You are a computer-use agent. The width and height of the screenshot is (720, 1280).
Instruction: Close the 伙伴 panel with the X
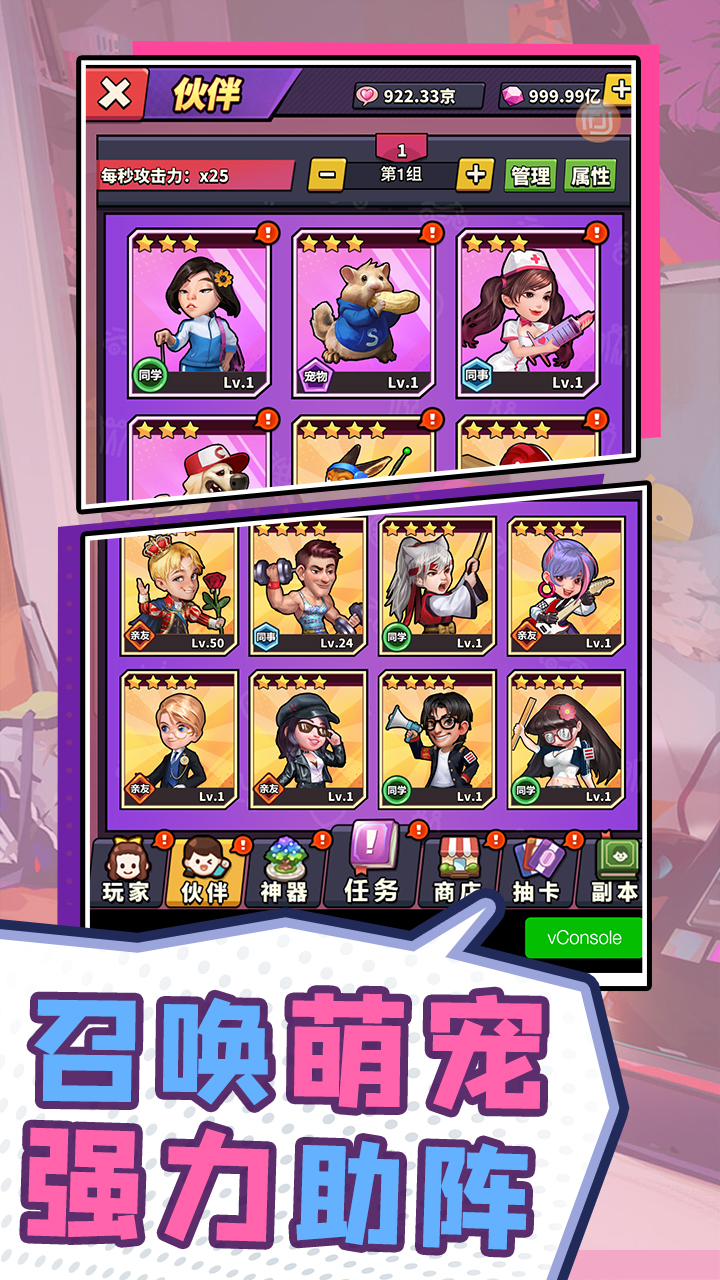[116, 94]
